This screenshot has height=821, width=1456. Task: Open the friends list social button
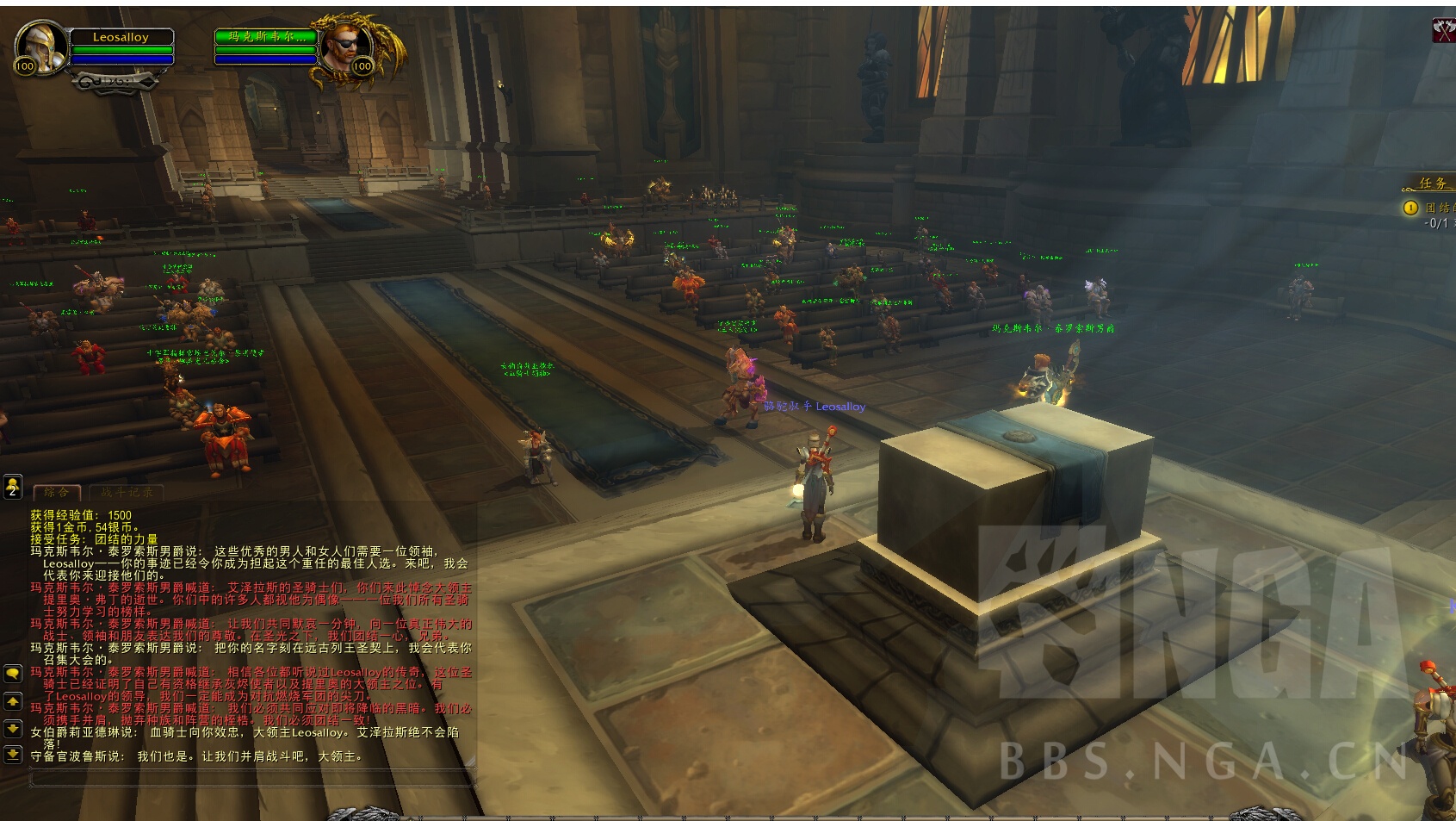click(x=12, y=487)
